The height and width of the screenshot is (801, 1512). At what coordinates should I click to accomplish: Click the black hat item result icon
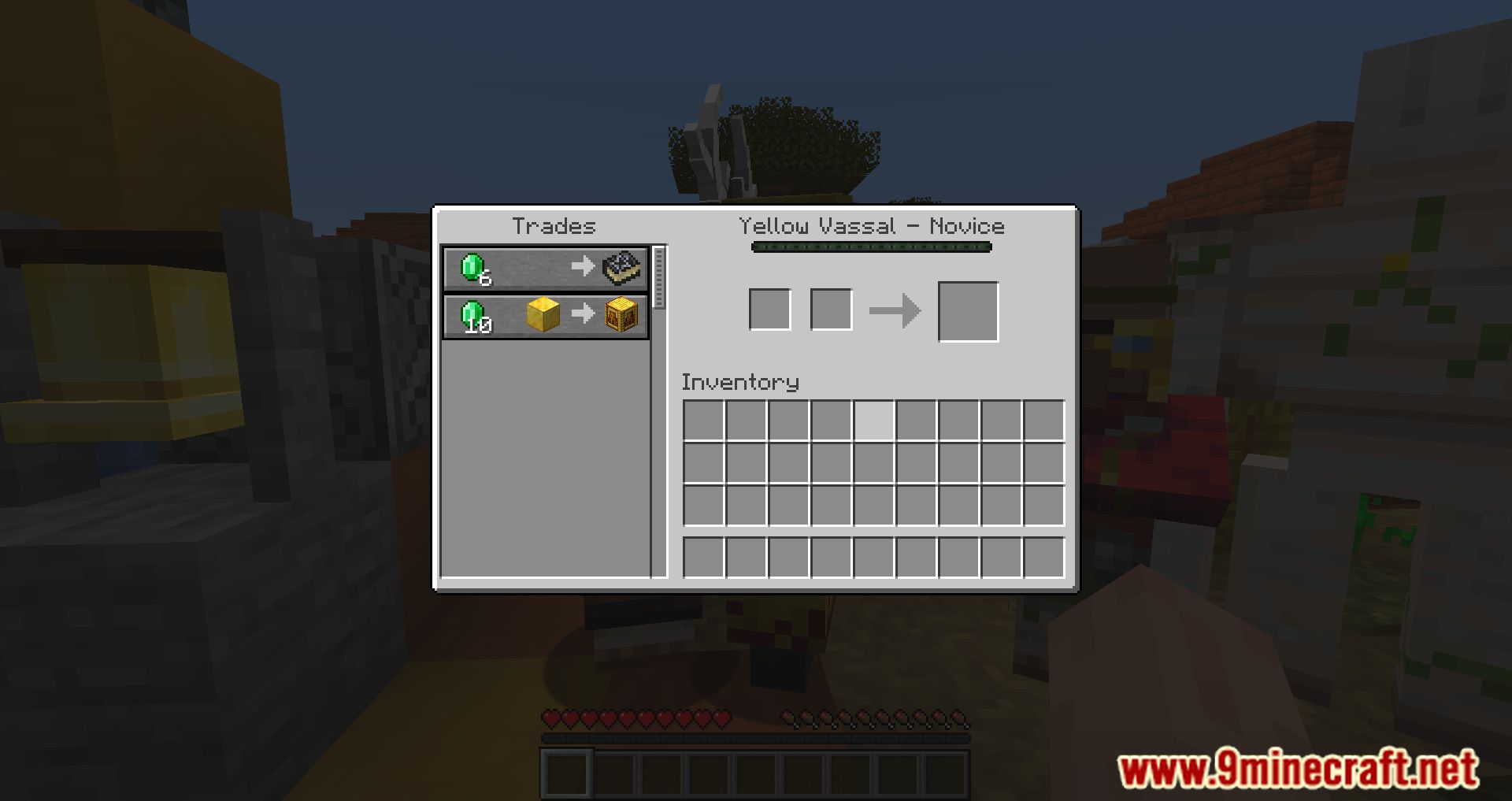pos(621,267)
